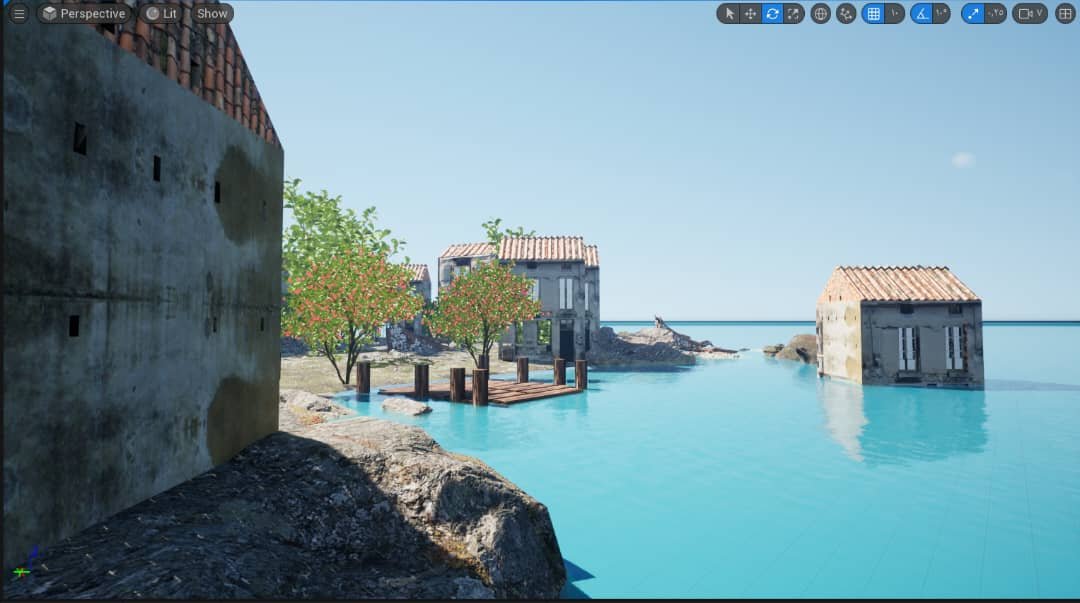Open the viewport options hamburger menu
This screenshot has height=603, width=1080.
tap(19, 14)
